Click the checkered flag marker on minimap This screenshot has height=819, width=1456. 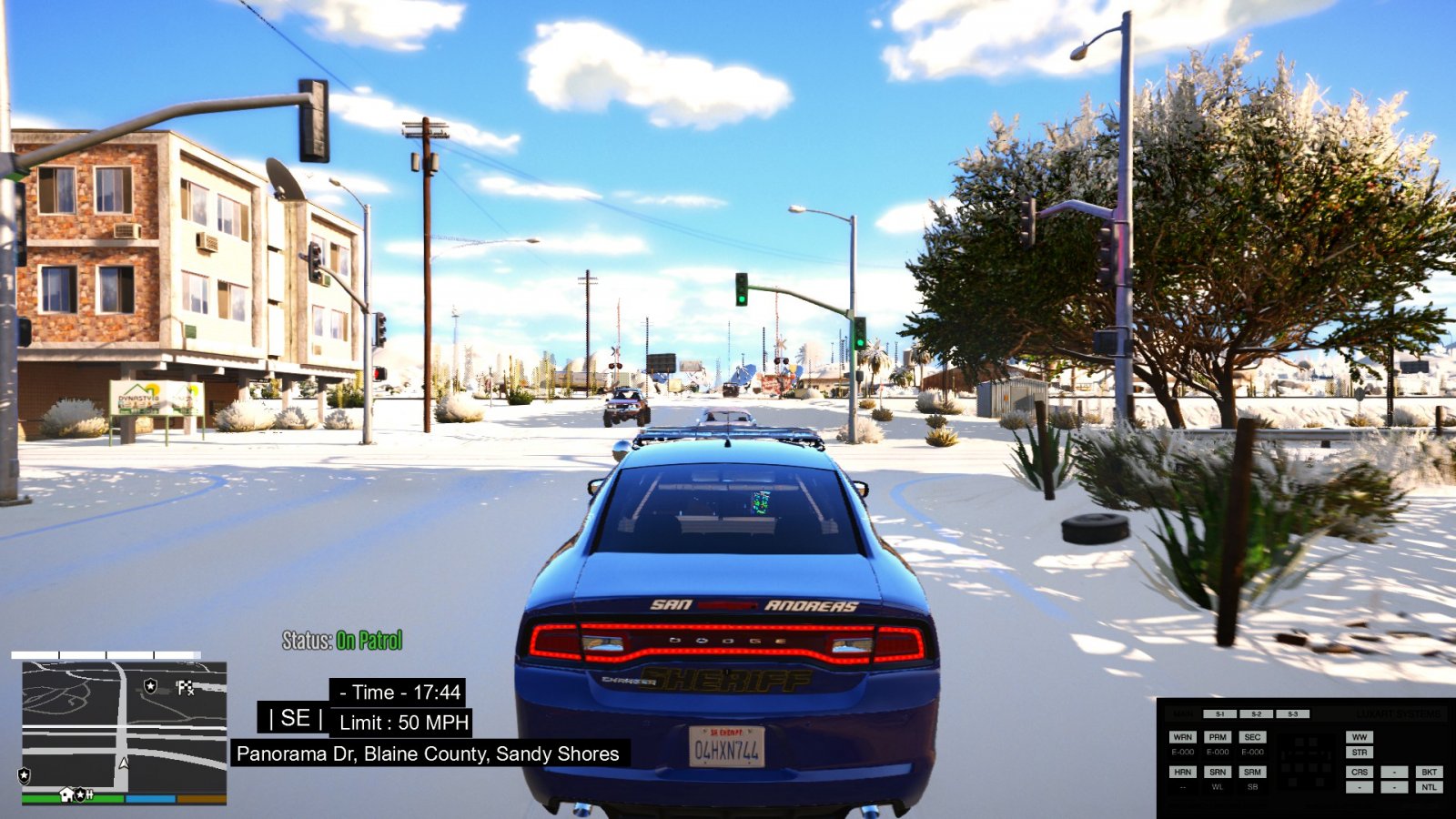[x=186, y=687]
